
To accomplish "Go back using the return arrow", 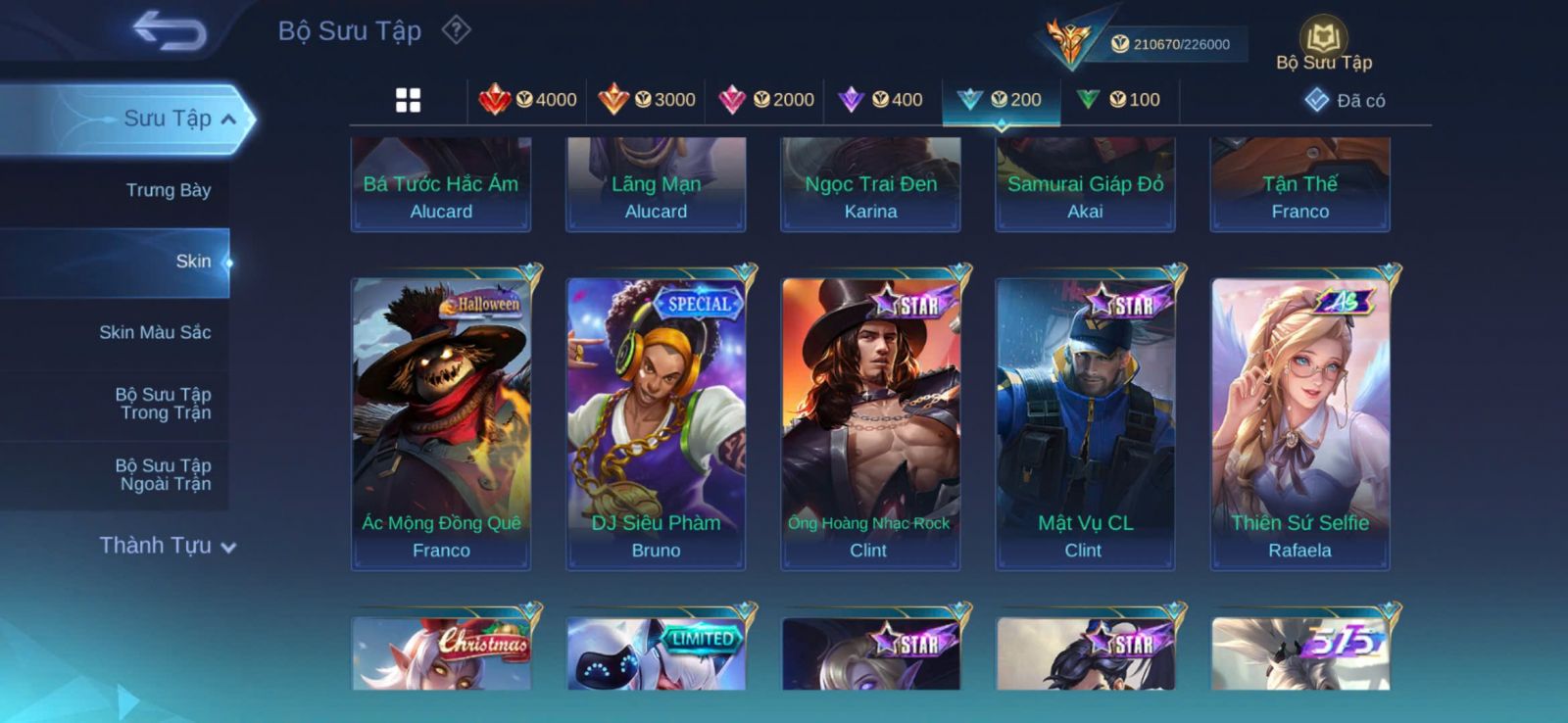I will pyautogui.click(x=170, y=30).
